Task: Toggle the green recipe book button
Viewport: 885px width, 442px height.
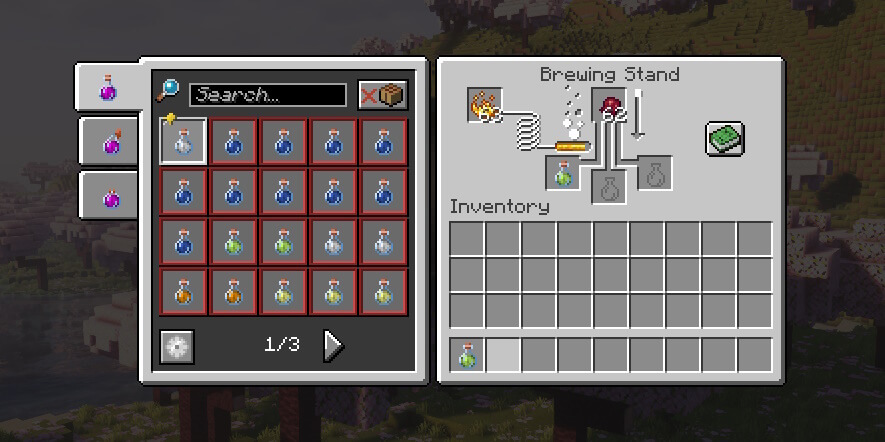Action: pos(725,138)
